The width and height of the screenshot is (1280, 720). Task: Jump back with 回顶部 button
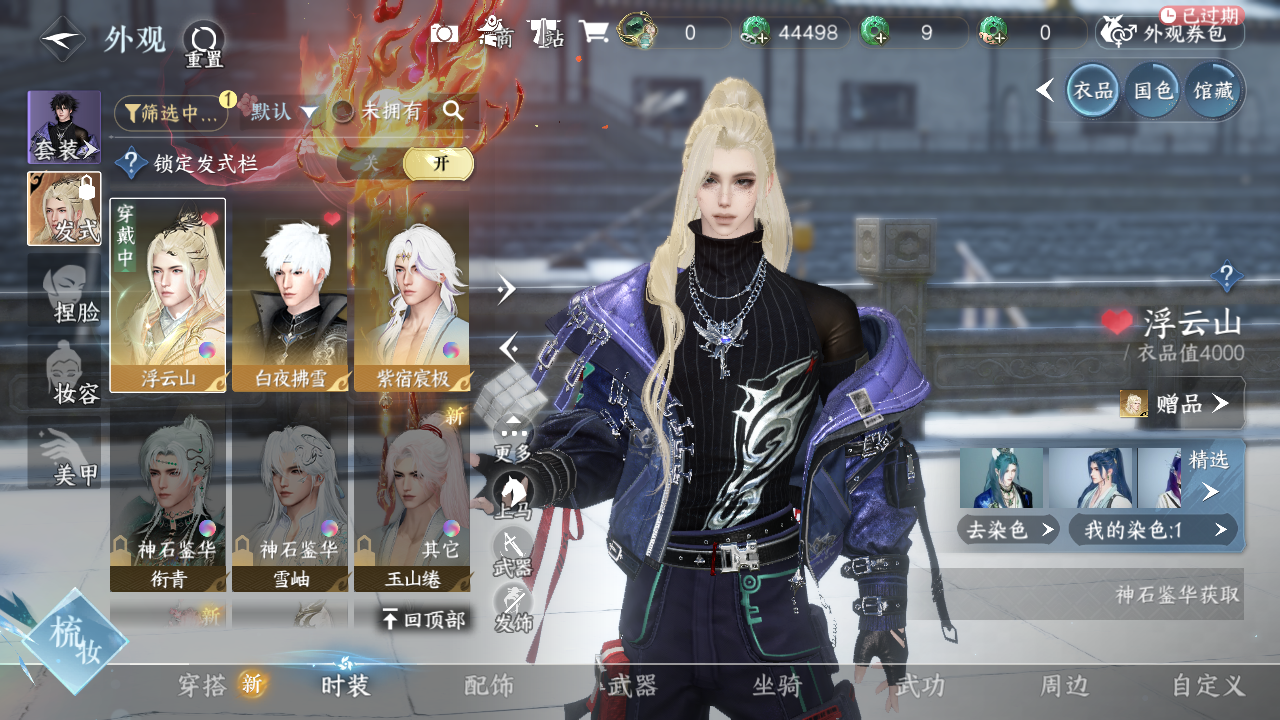(424, 620)
